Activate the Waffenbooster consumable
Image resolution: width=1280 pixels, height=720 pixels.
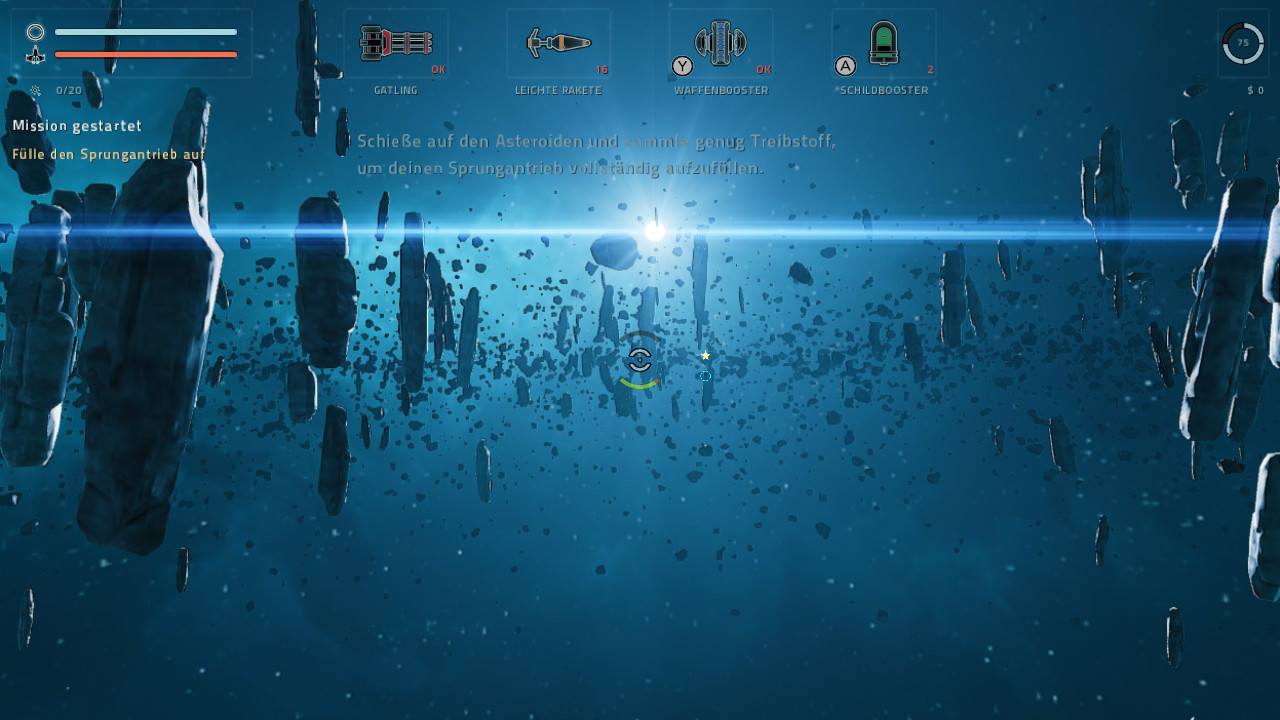click(x=721, y=44)
